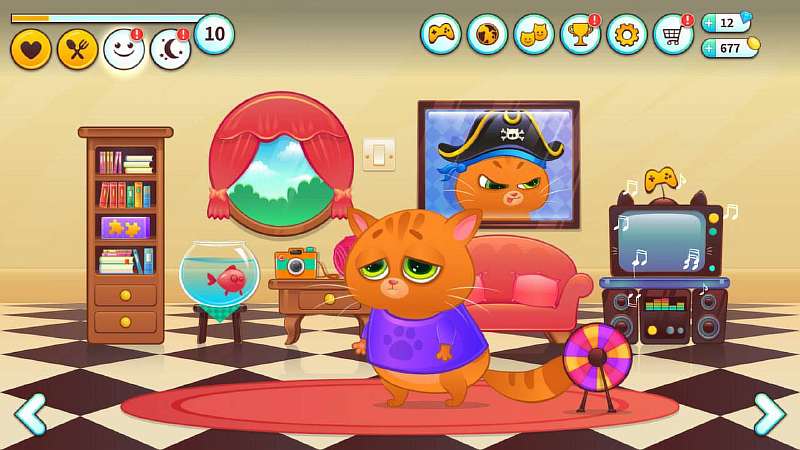This screenshot has width=800, height=450.
Task: Open the two cats friends menu
Action: (x=533, y=34)
